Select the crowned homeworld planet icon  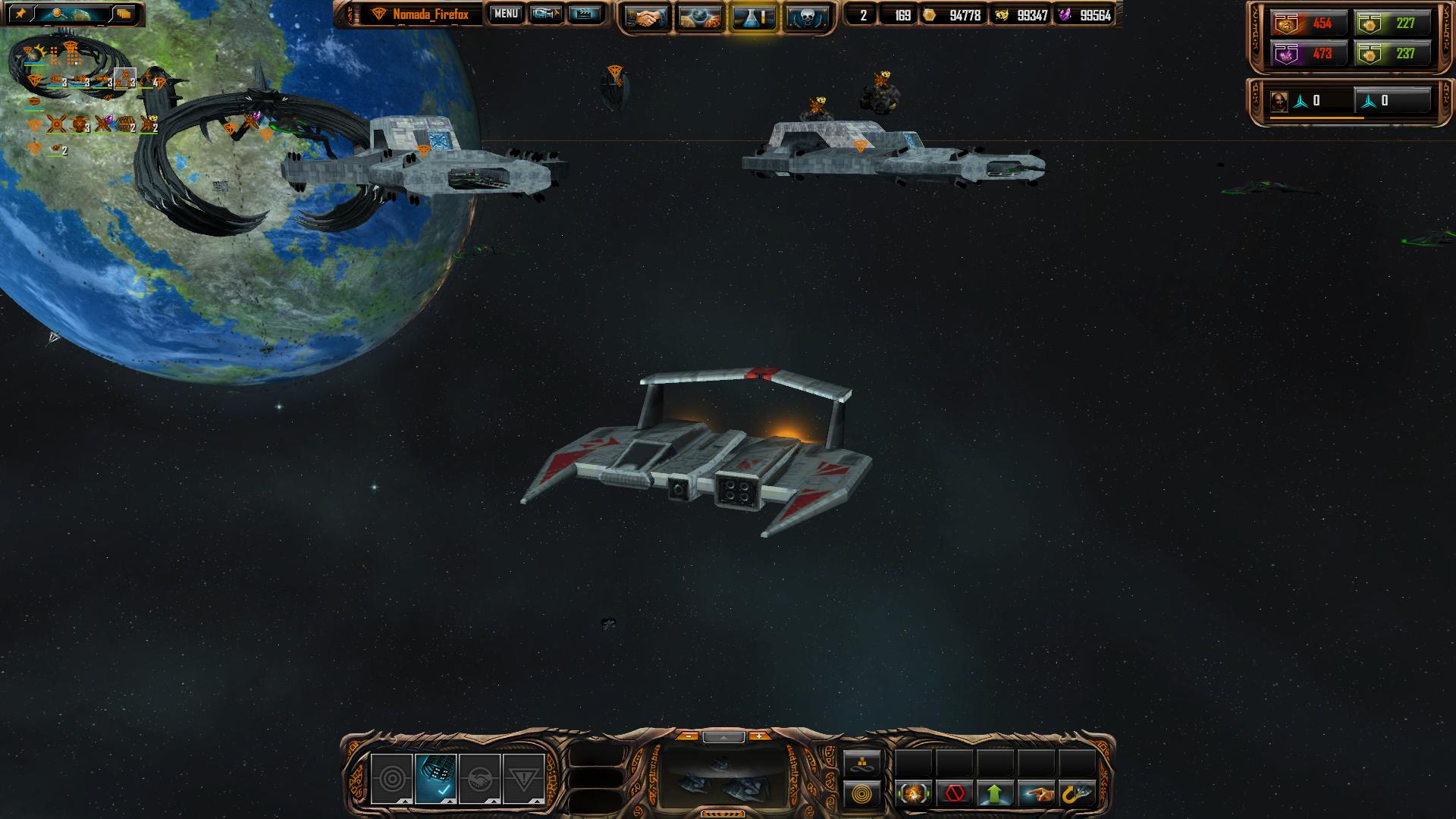pyautogui.click(x=35, y=54)
